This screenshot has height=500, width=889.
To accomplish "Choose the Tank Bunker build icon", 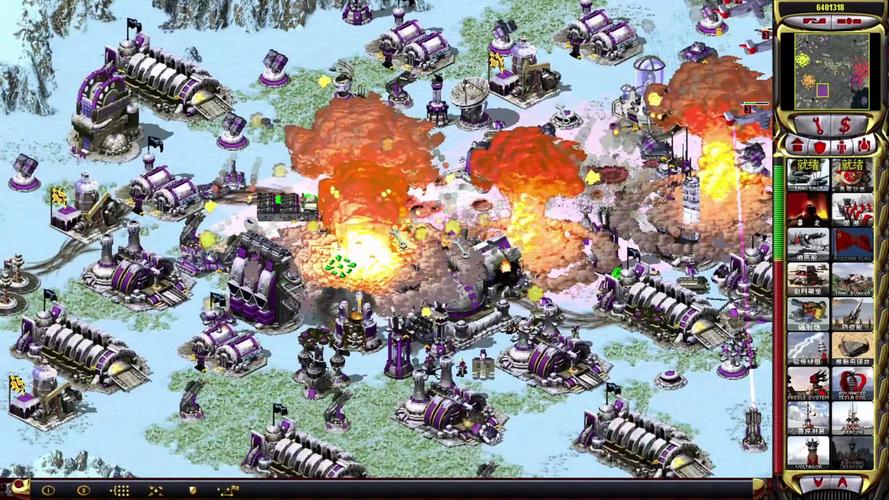I will 852,277.
